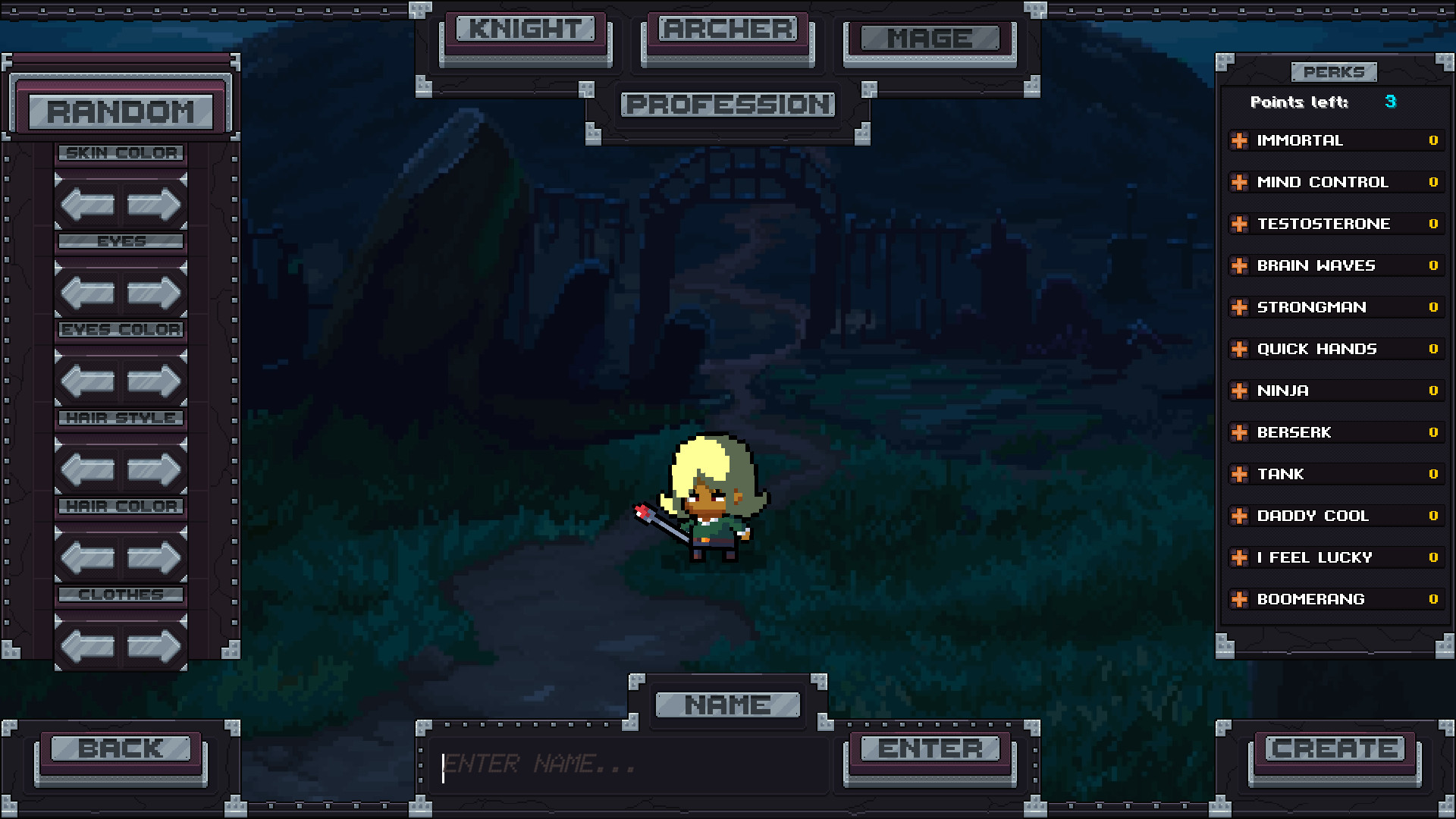Add a point to the Boomerang perk

pos(1241,599)
